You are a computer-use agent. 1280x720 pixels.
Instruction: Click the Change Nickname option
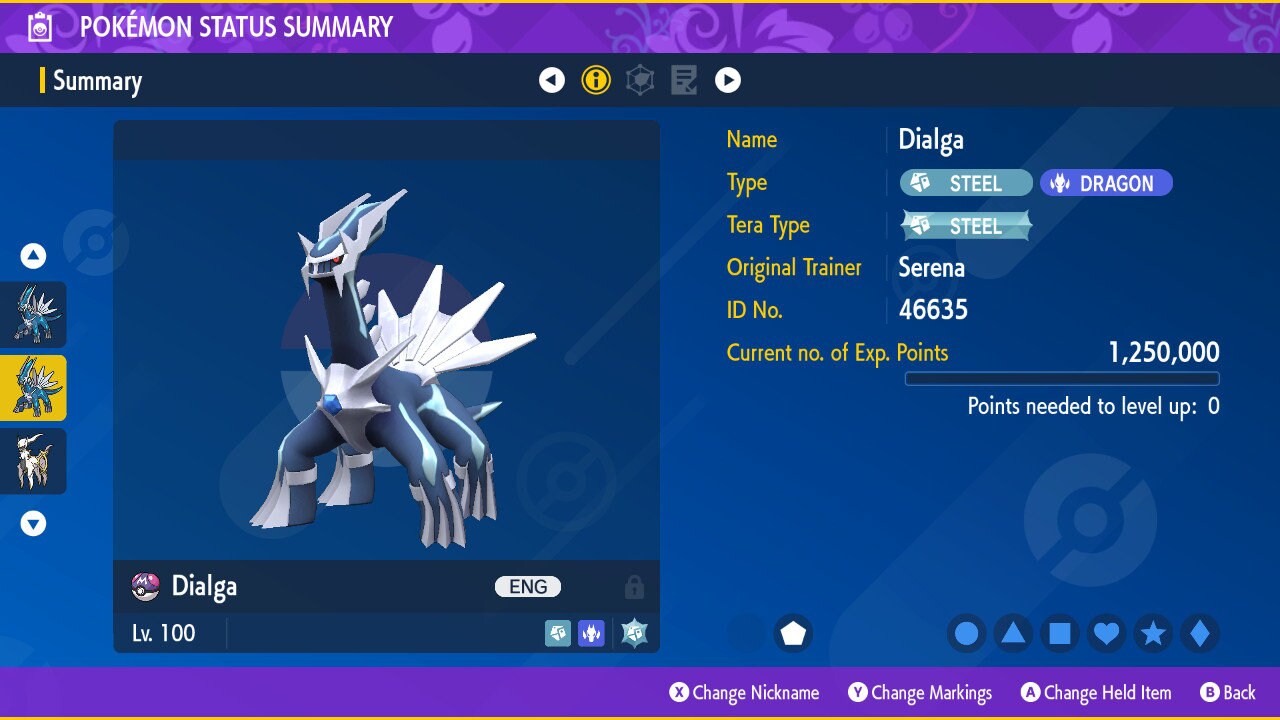tap(745, 693)
